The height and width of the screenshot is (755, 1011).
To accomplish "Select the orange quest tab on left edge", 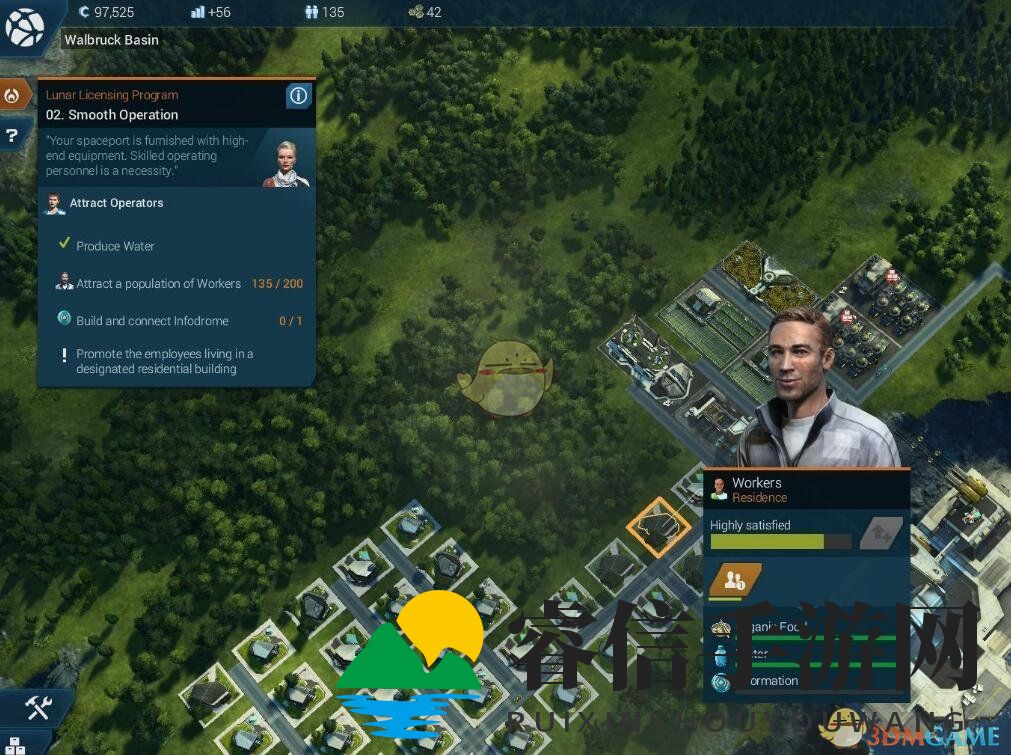I will [13, 96].
